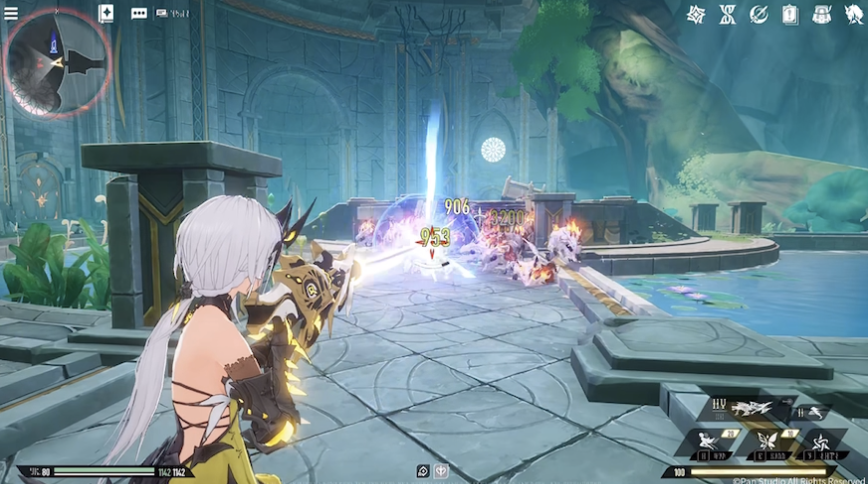Open the sword and crescent weapon menu
Image resolution: width=868 pixels, height=484 pixels.
tap(759, 14)
